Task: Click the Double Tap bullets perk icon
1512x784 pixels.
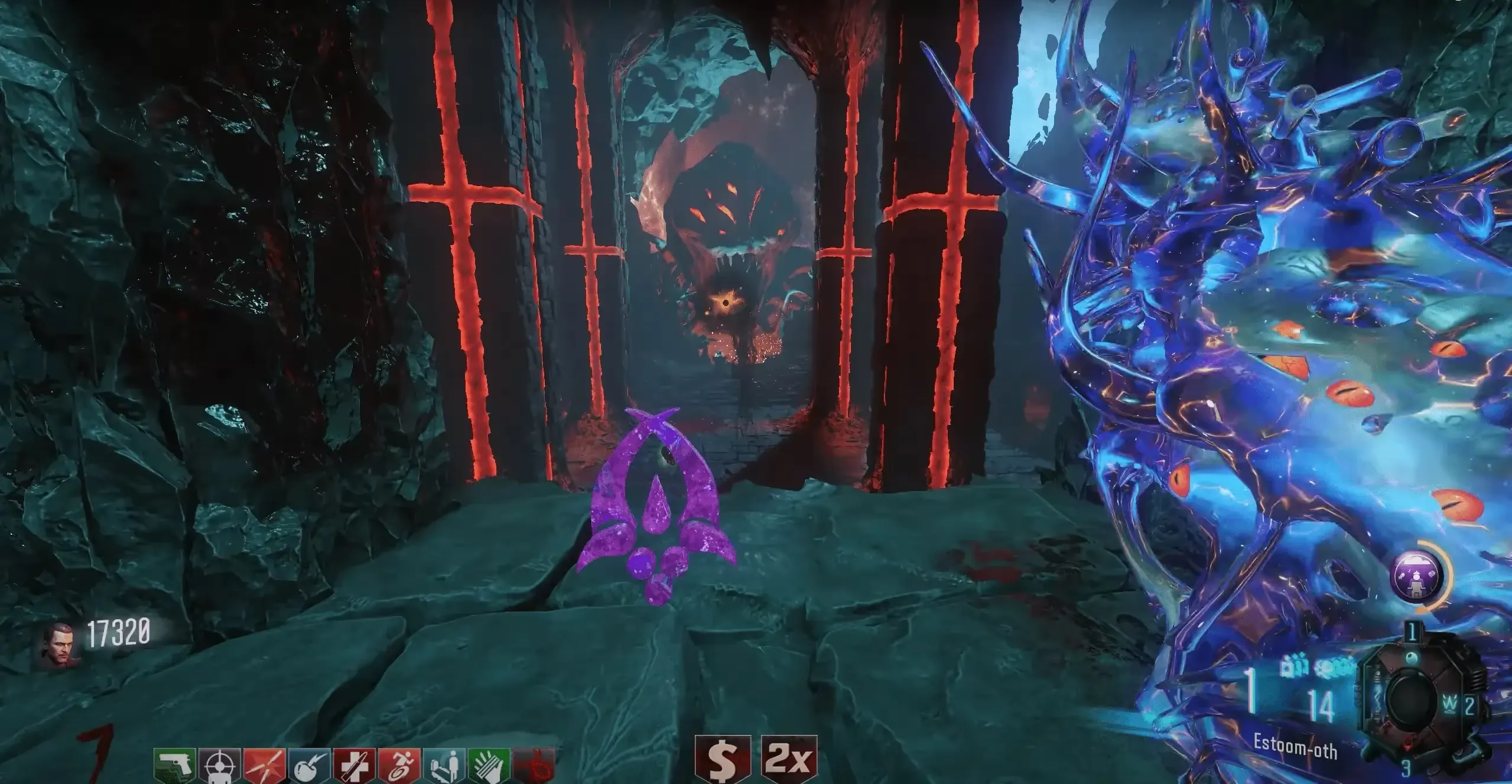Action: [265, 766]
